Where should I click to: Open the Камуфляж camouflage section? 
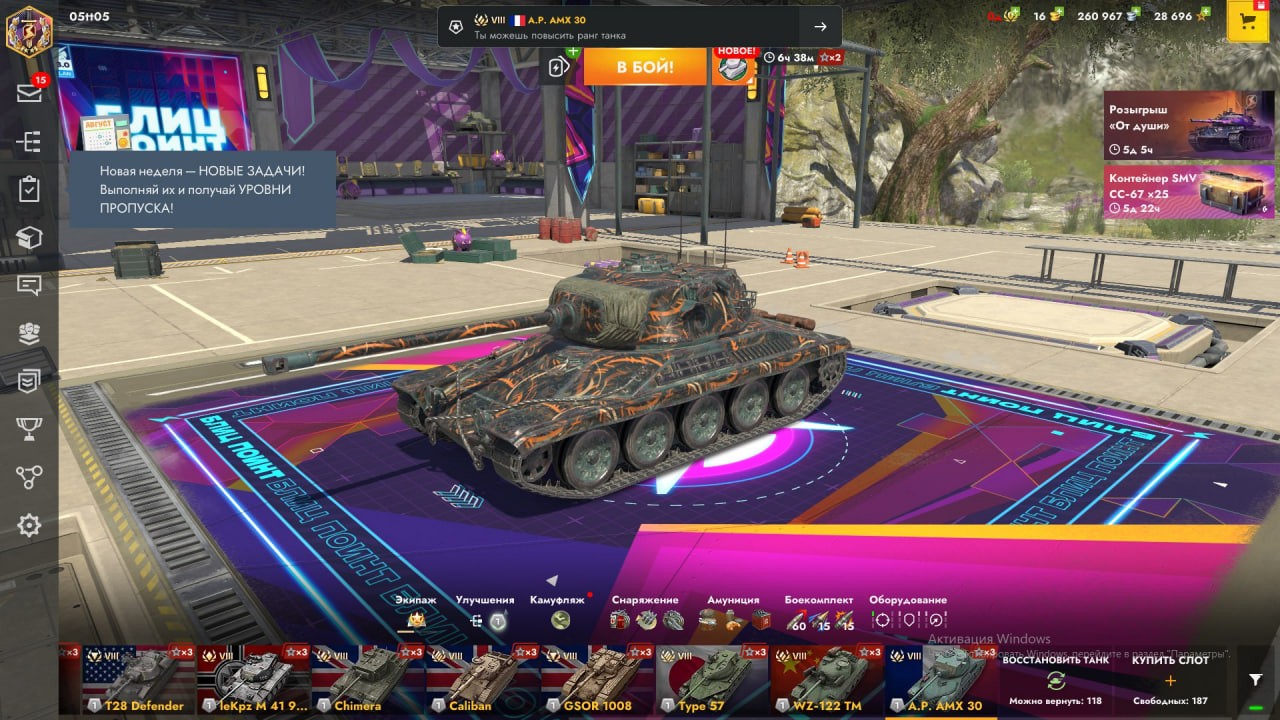pos(559,613)
